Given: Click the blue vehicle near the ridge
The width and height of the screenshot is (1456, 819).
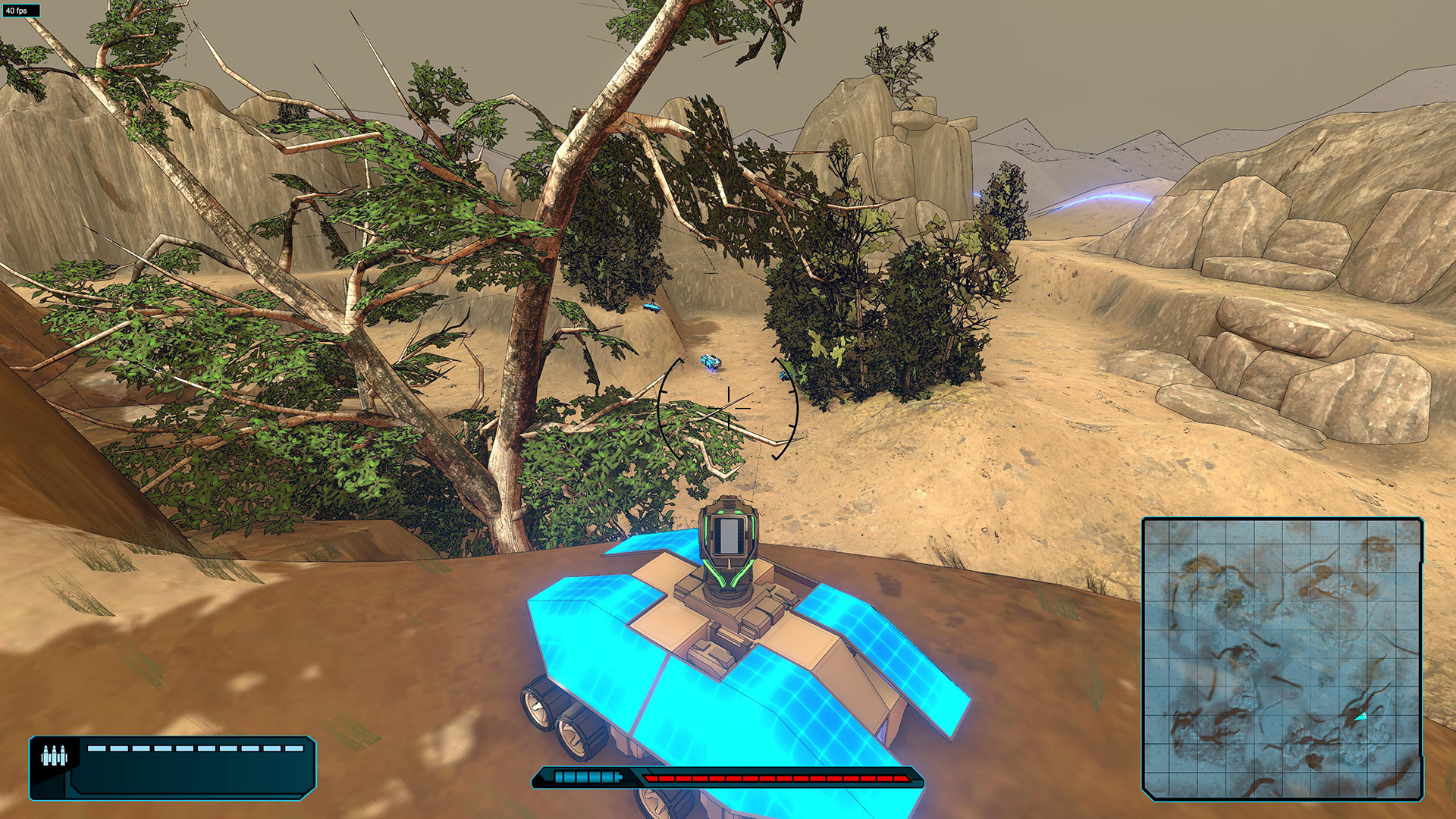Looking at the screenshot, I should click(x=651, y=306).
